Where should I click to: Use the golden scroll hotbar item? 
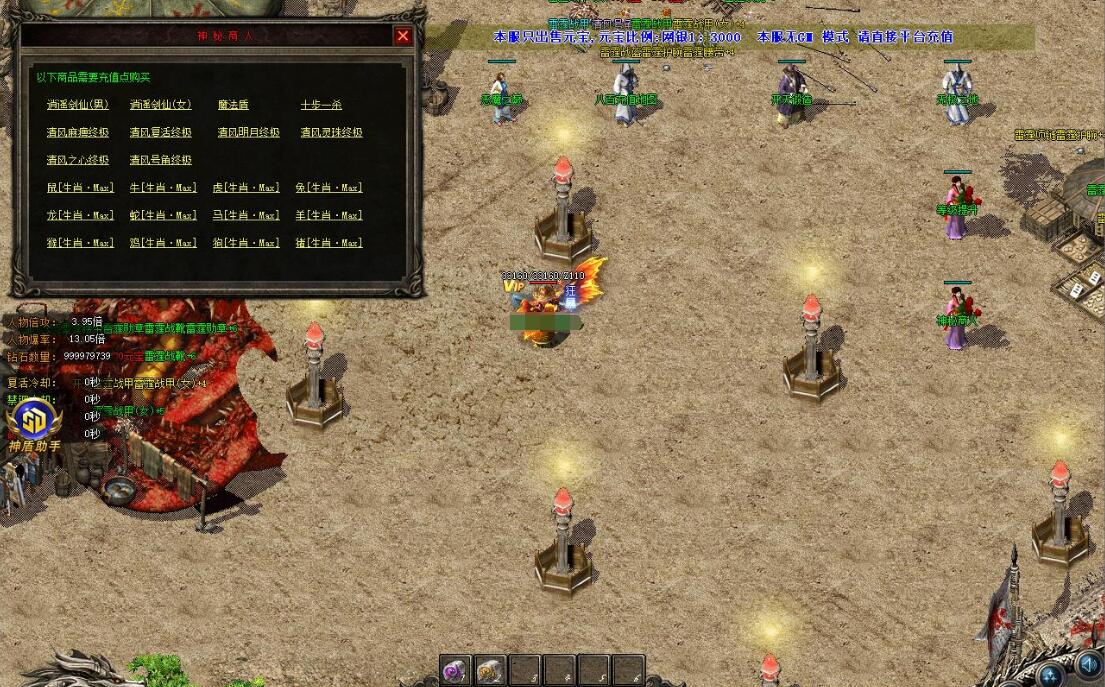[x=490, y=670]
